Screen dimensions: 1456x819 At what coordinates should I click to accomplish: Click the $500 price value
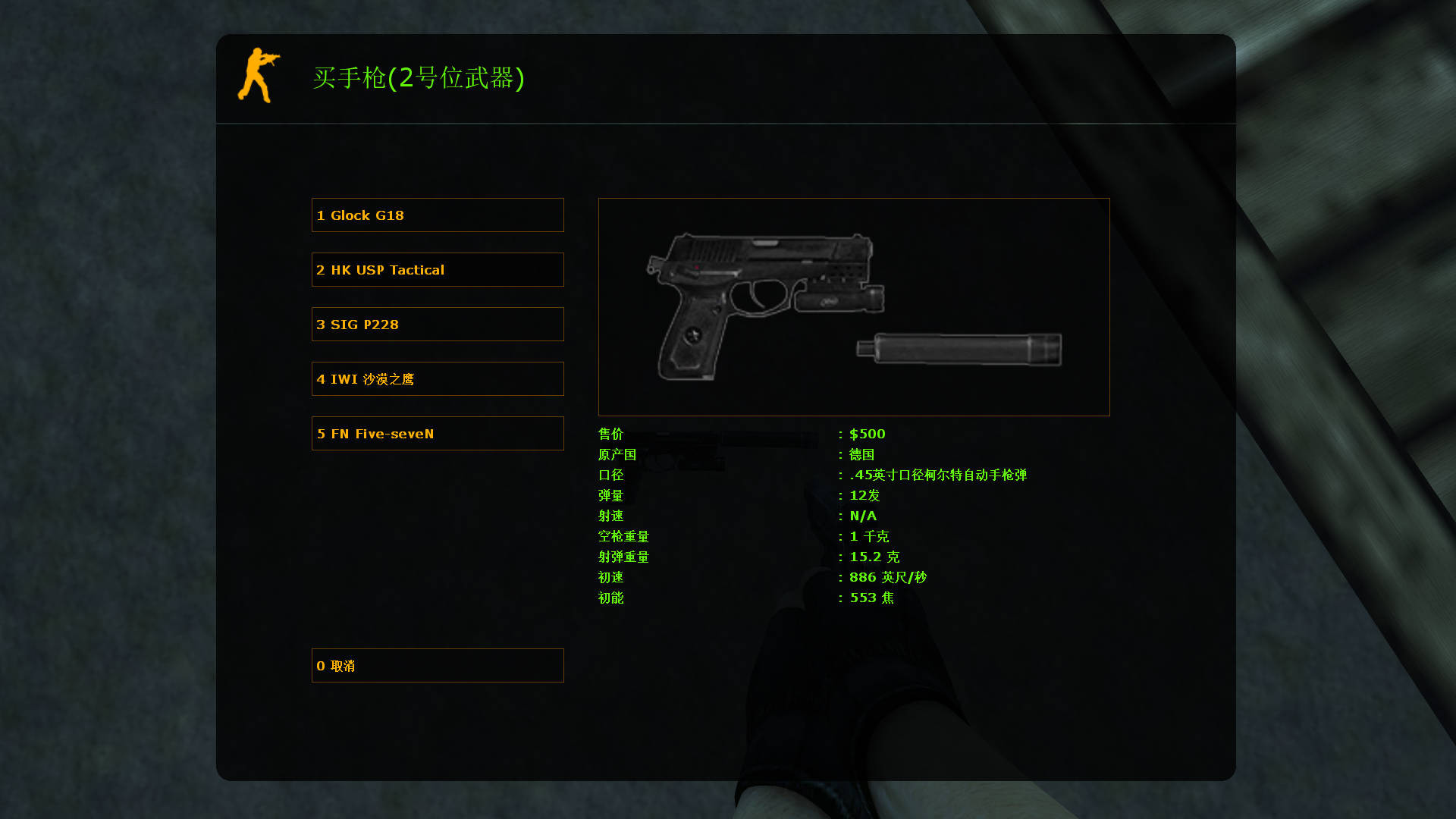[x=868, y=434]
